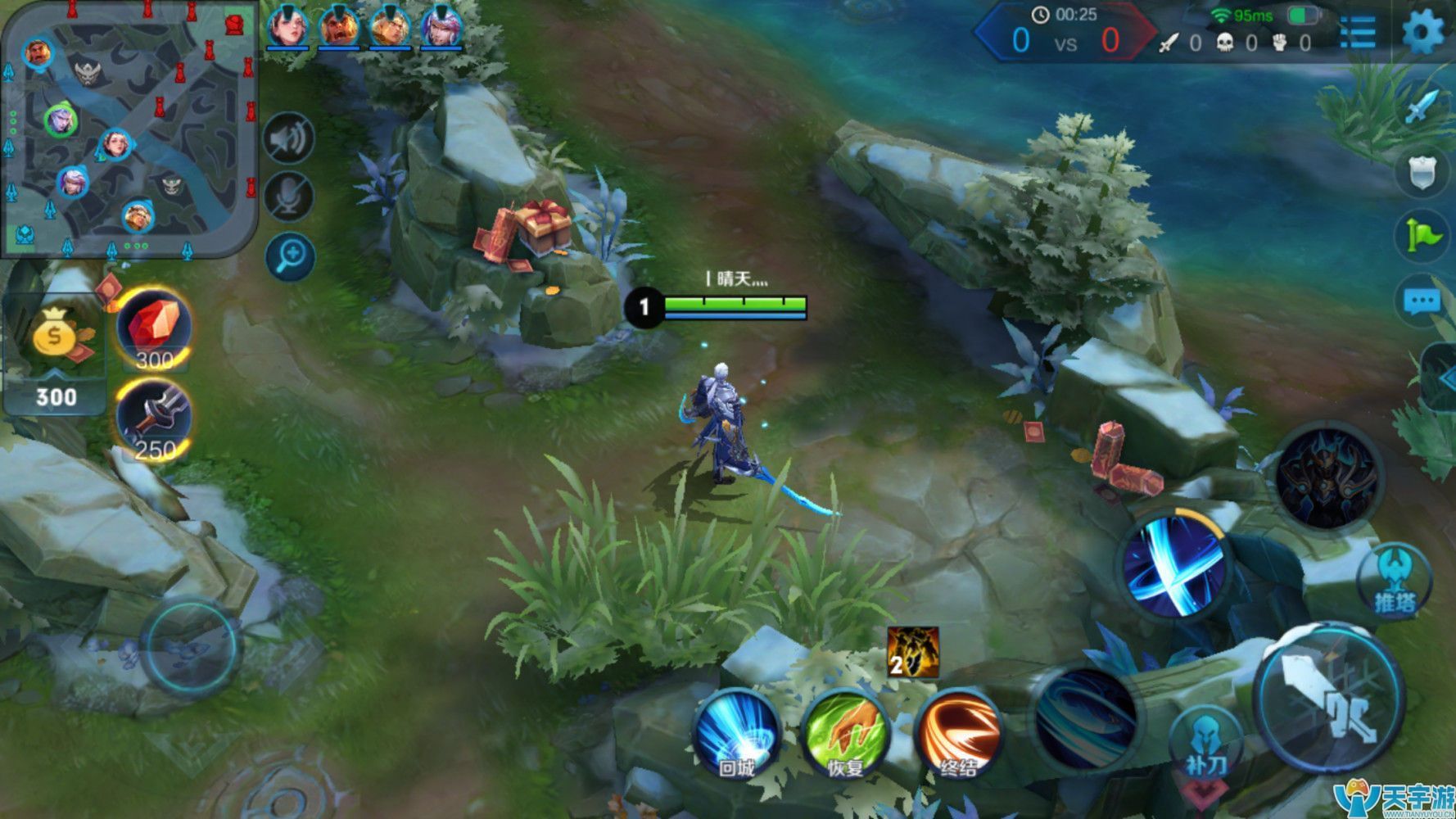Toggle the speaker sound button

[x=289, y=138]
